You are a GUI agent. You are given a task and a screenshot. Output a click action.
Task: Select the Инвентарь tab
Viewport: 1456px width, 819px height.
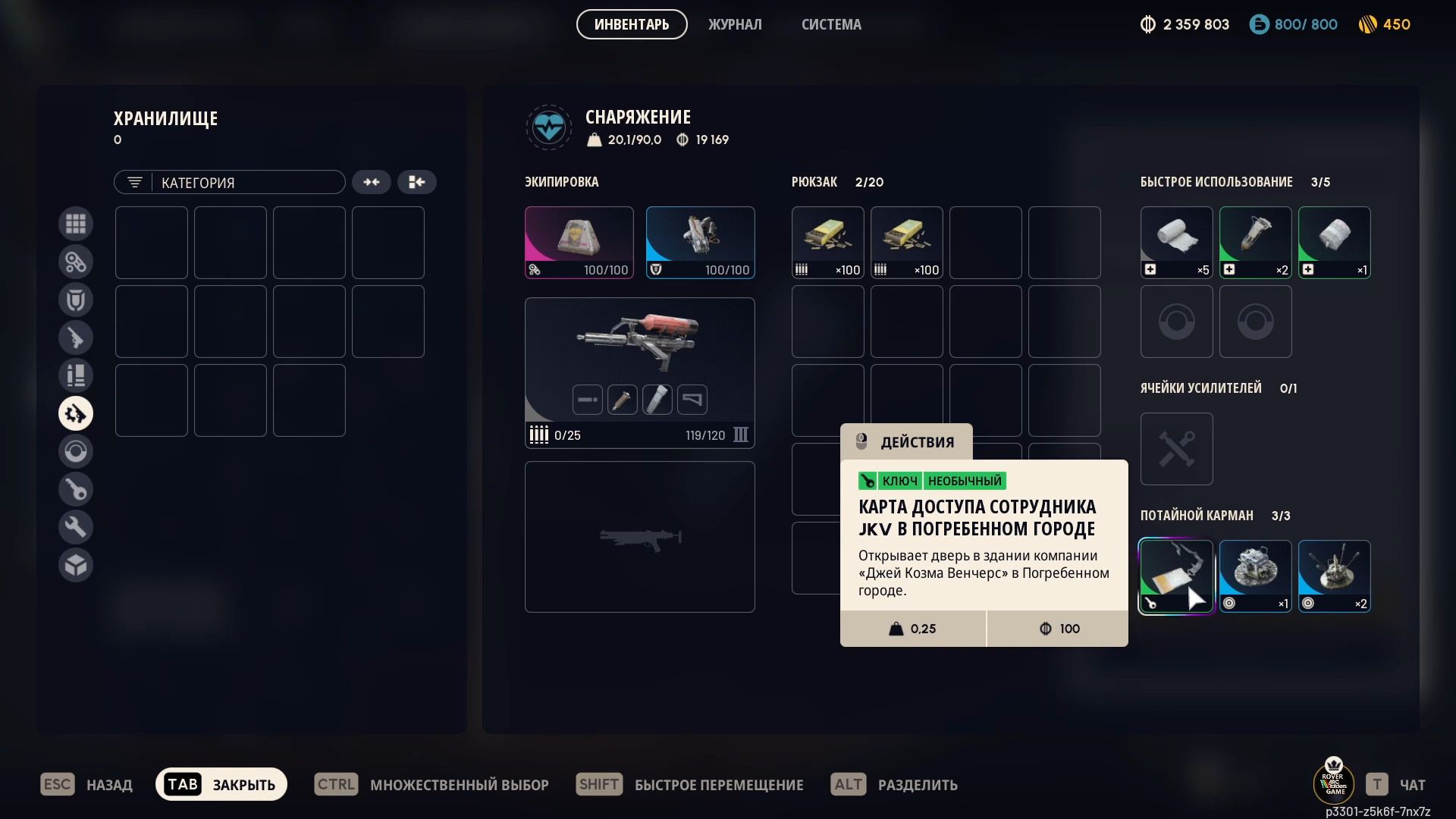pos(632,24)
